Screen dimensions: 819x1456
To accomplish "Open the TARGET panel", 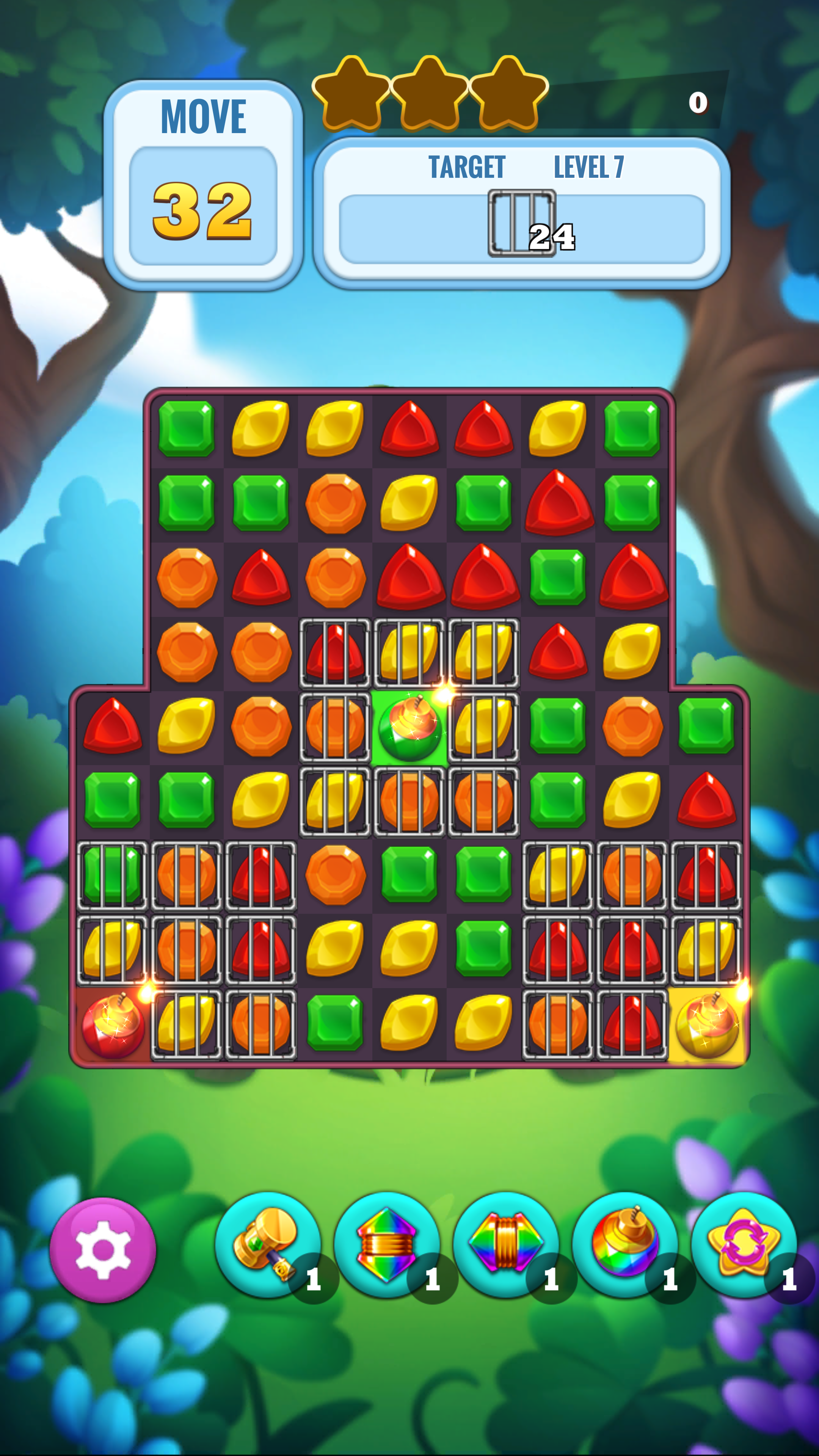I will pyautogui.click(x=467, y=165).
